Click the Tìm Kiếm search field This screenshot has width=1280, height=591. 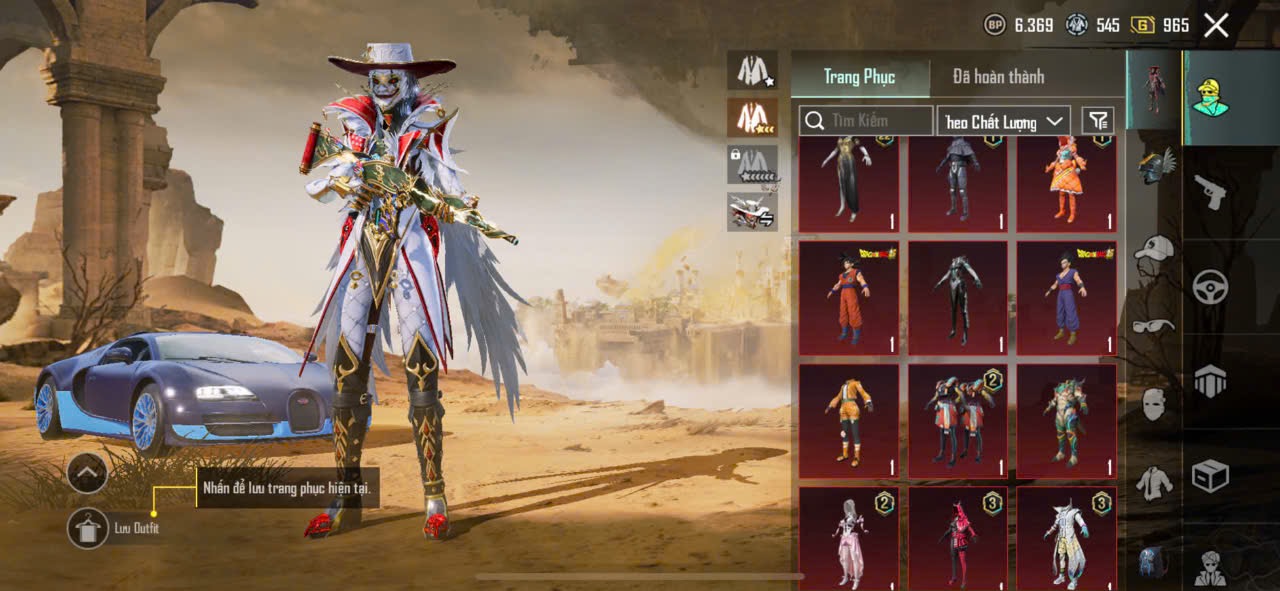pos(867,121)
